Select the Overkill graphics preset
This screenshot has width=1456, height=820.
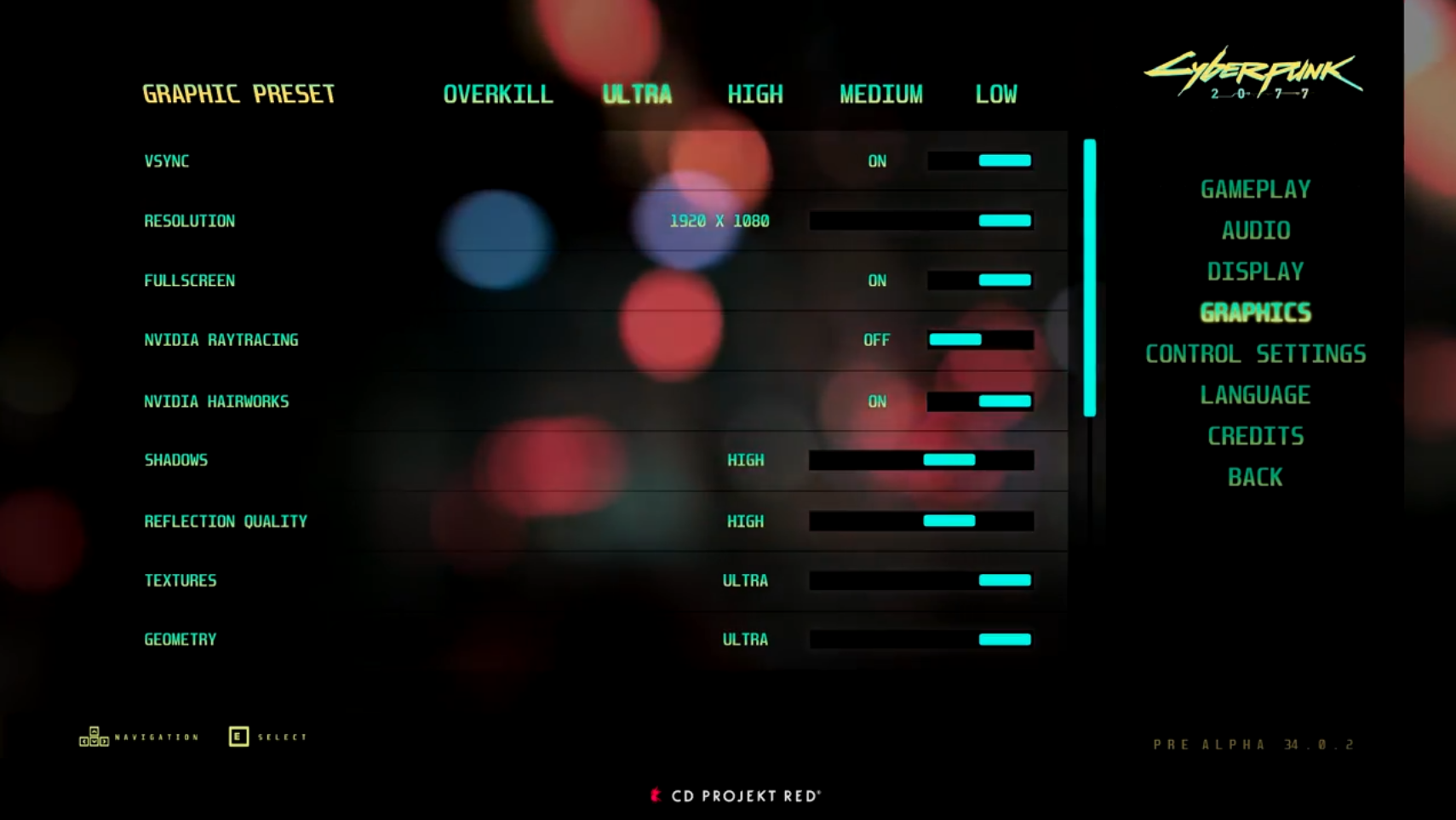tap(498, 95)
